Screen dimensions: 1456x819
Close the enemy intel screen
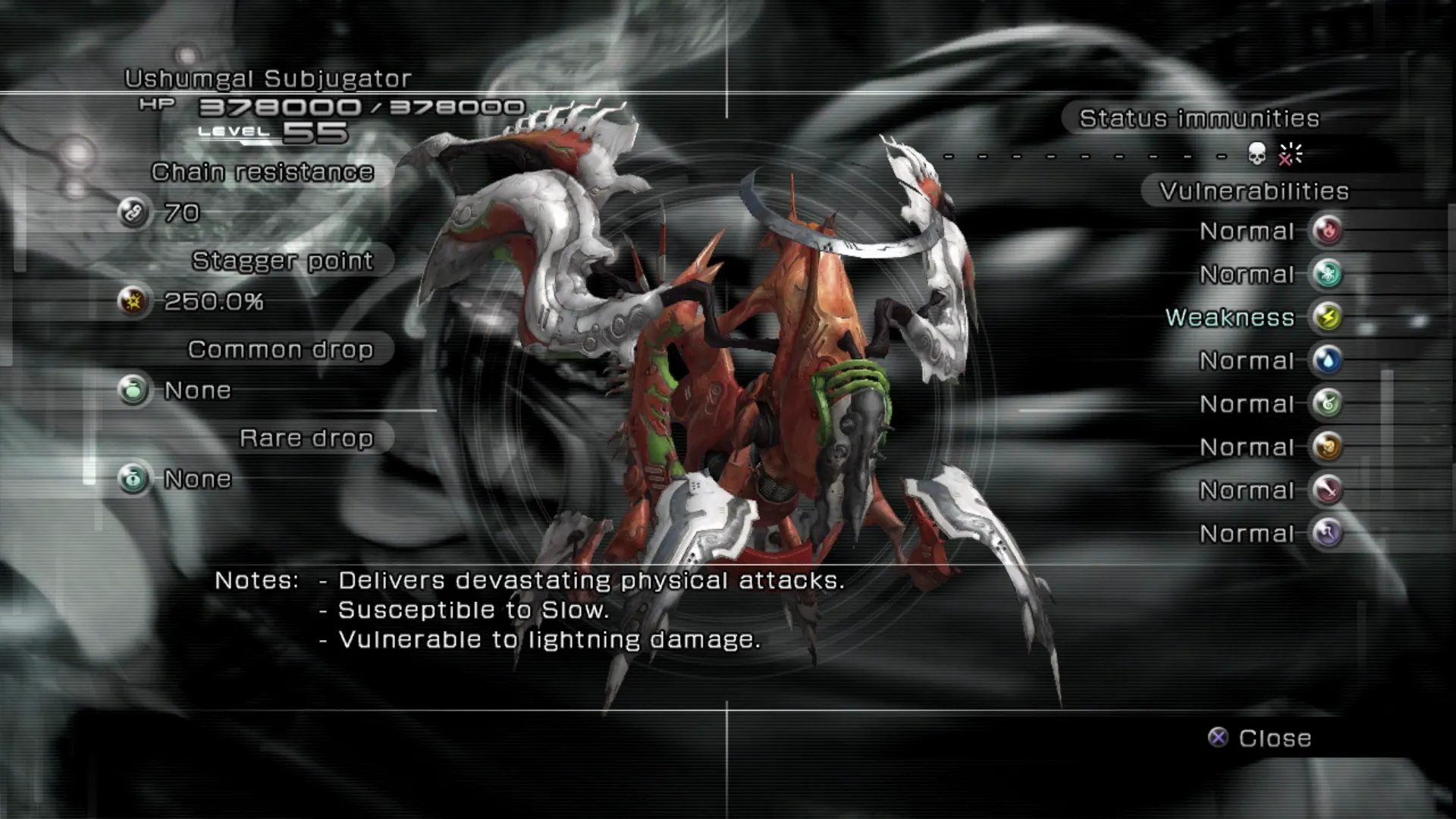pyautogui.click(x=1260, y=738)
